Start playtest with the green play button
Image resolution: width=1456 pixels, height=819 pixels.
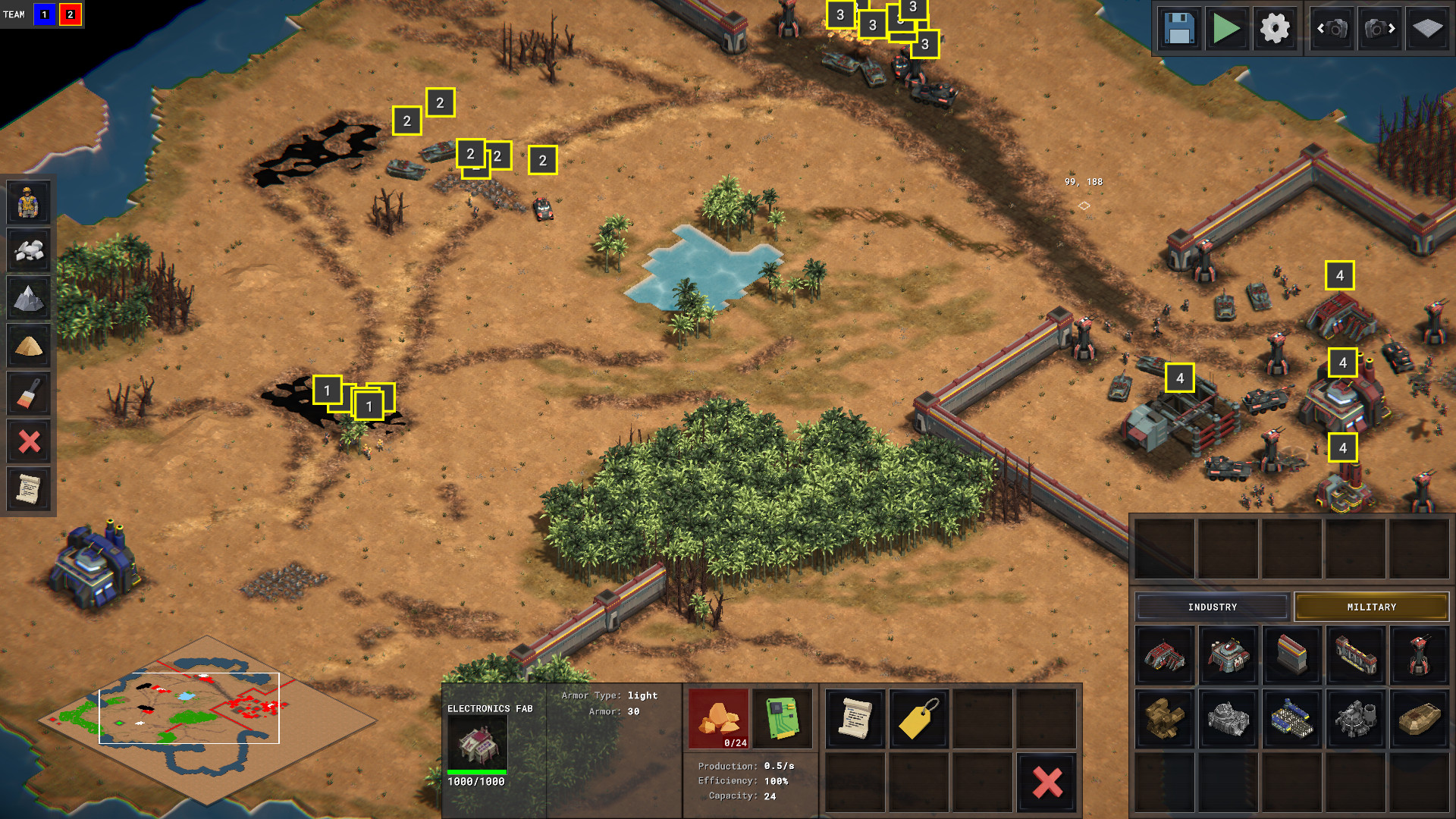(1226, 29)
